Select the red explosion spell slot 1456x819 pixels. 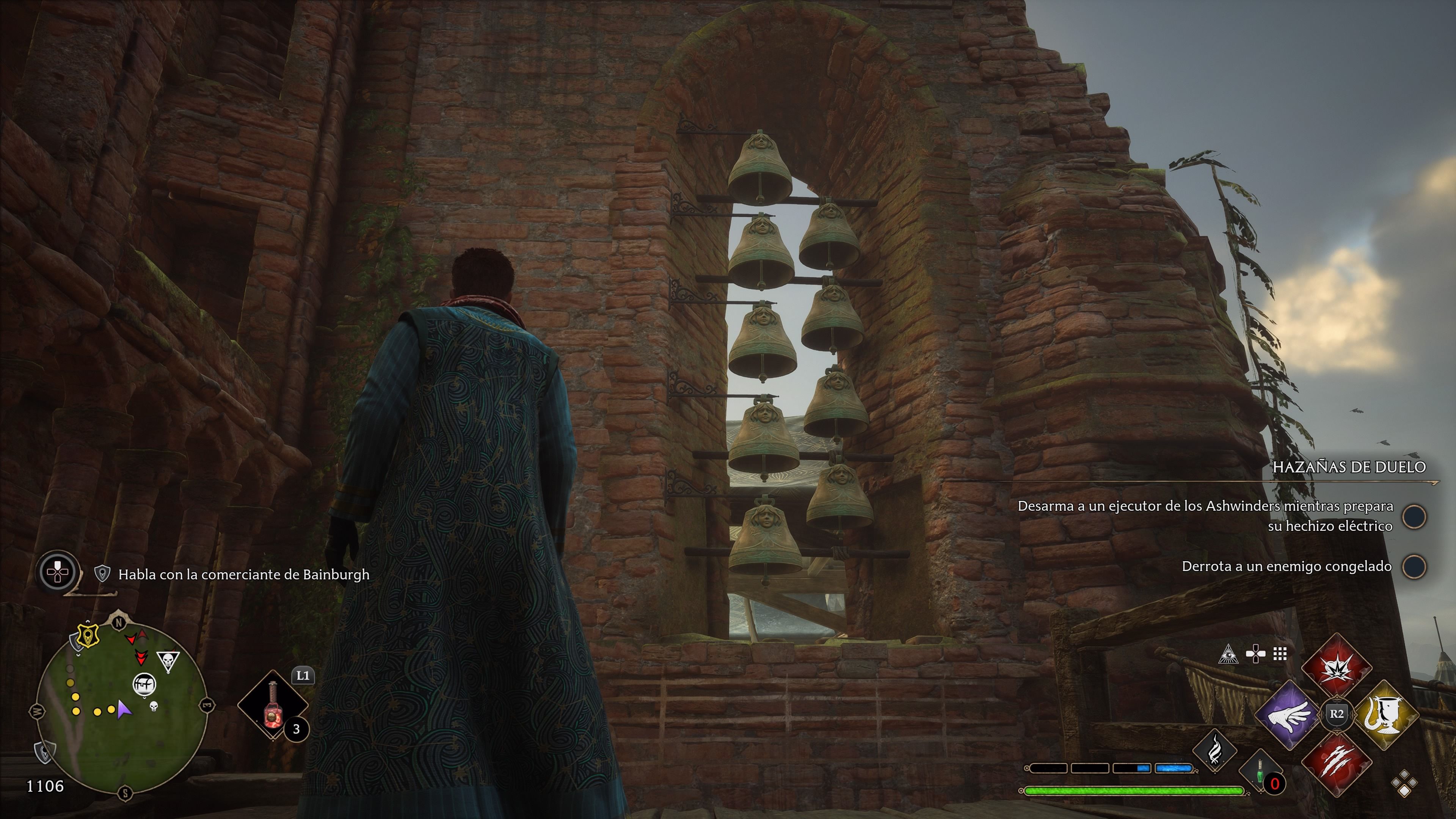point(1336,668)
